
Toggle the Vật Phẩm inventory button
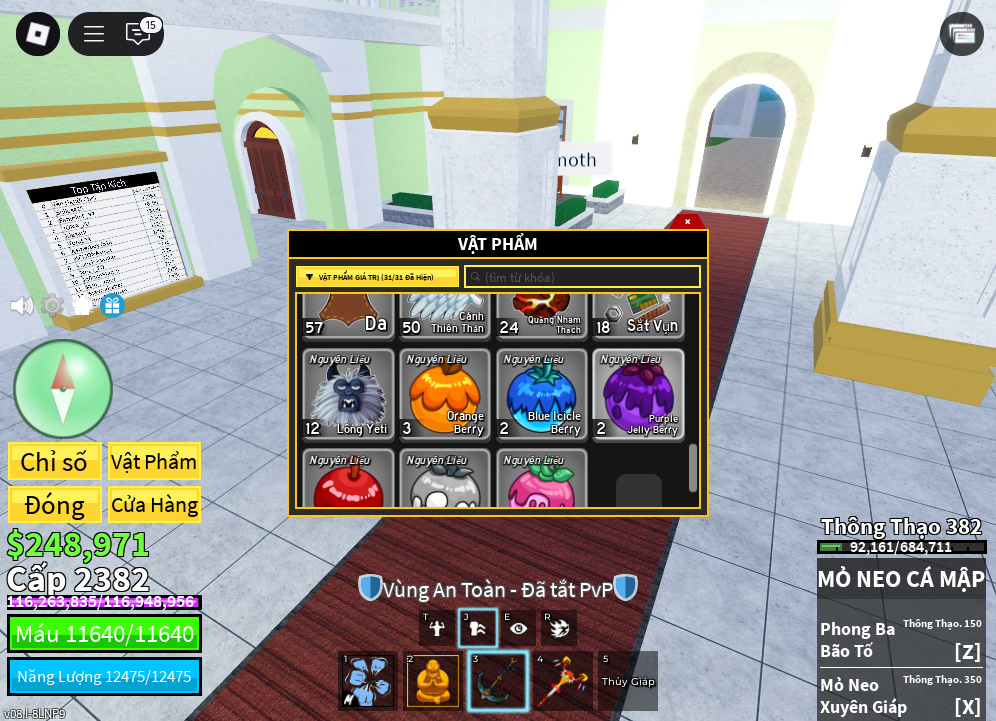pyautogui.click(x=154, y=462)
